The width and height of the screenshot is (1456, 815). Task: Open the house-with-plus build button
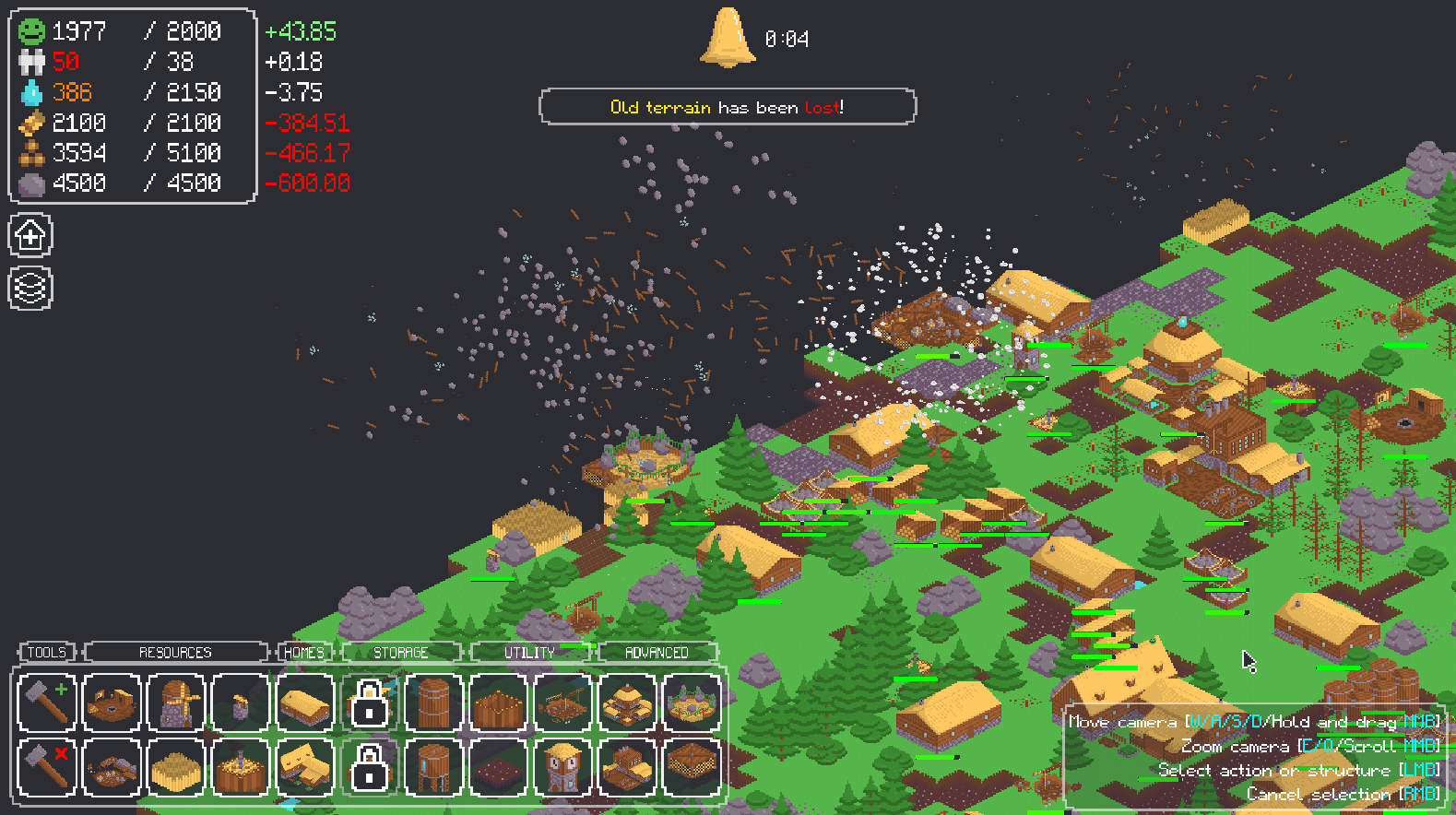click(x=30, y=236)
